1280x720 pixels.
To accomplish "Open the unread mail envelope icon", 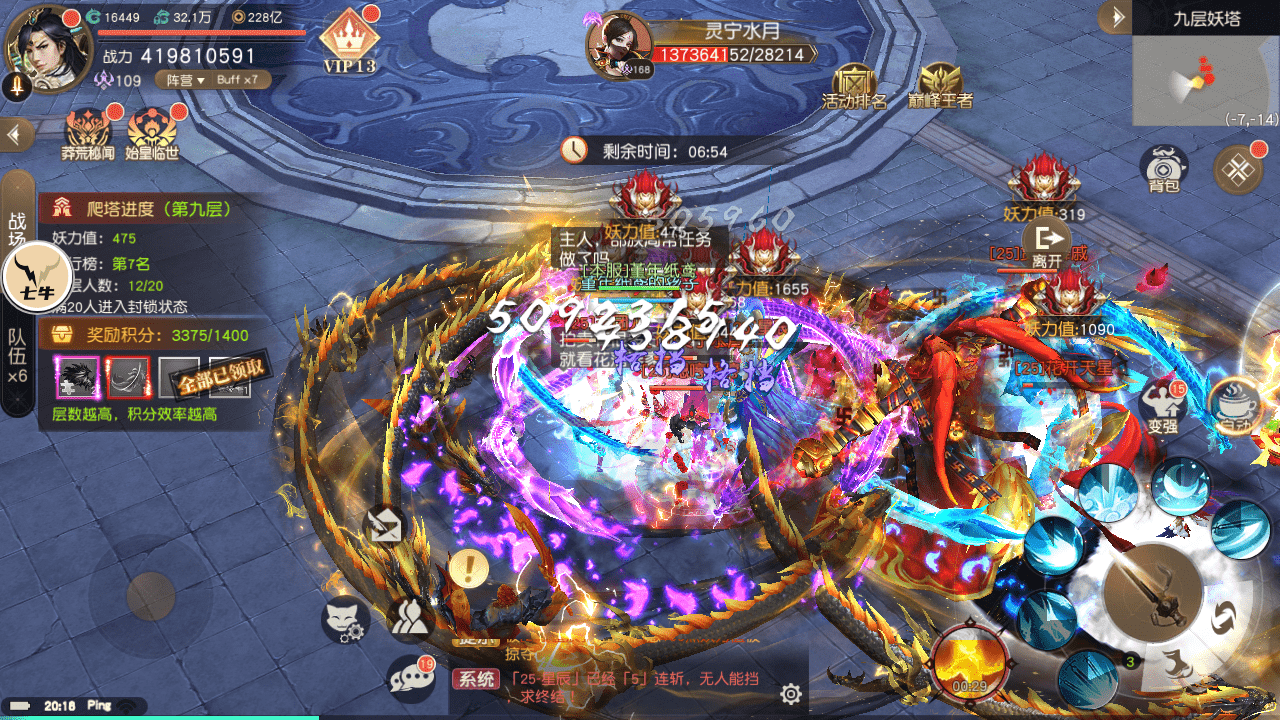I will click(385, 524).
